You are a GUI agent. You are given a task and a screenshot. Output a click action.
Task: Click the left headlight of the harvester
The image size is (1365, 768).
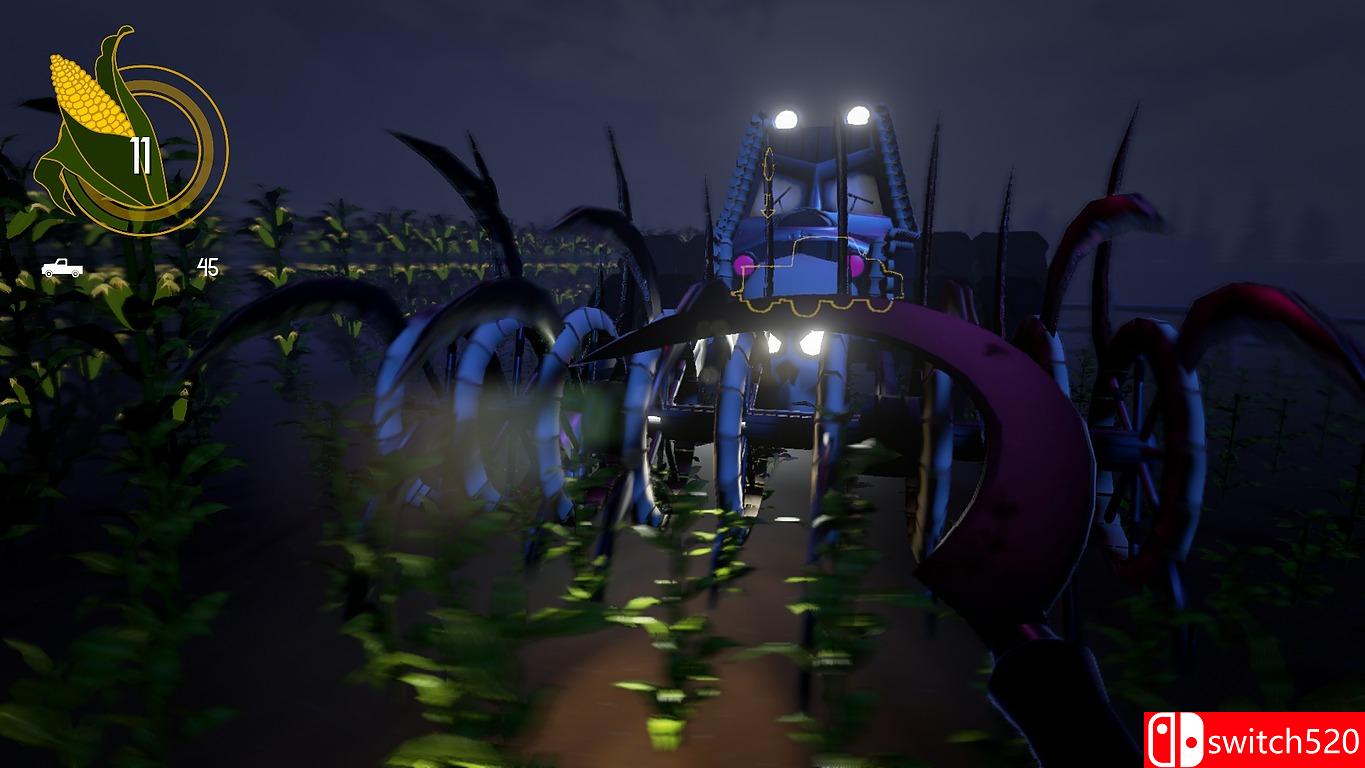click(x=785, y=118)
